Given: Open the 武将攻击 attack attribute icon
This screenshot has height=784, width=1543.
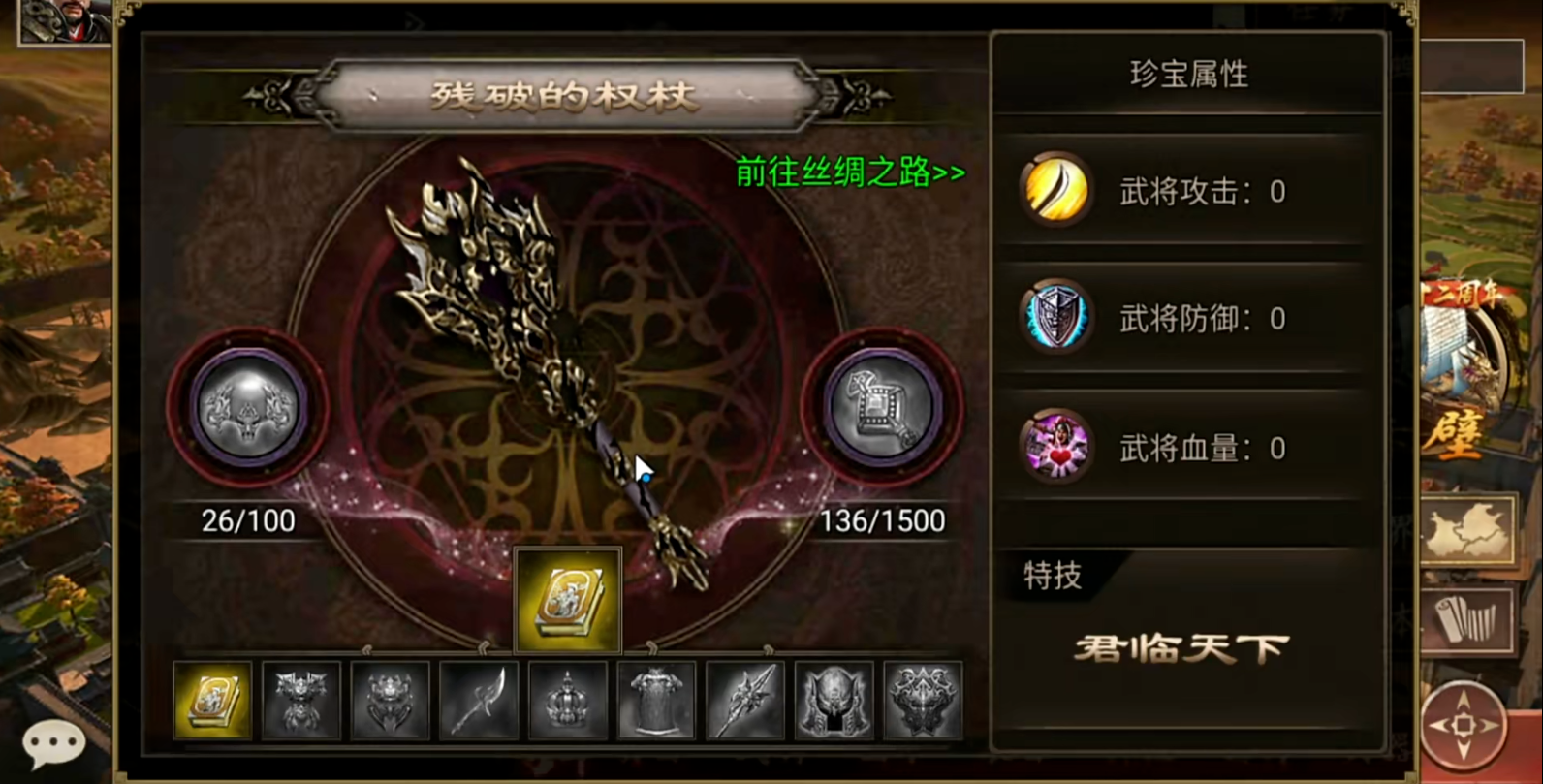Looking at the screenshot, I should click(x=1055, y=191).
